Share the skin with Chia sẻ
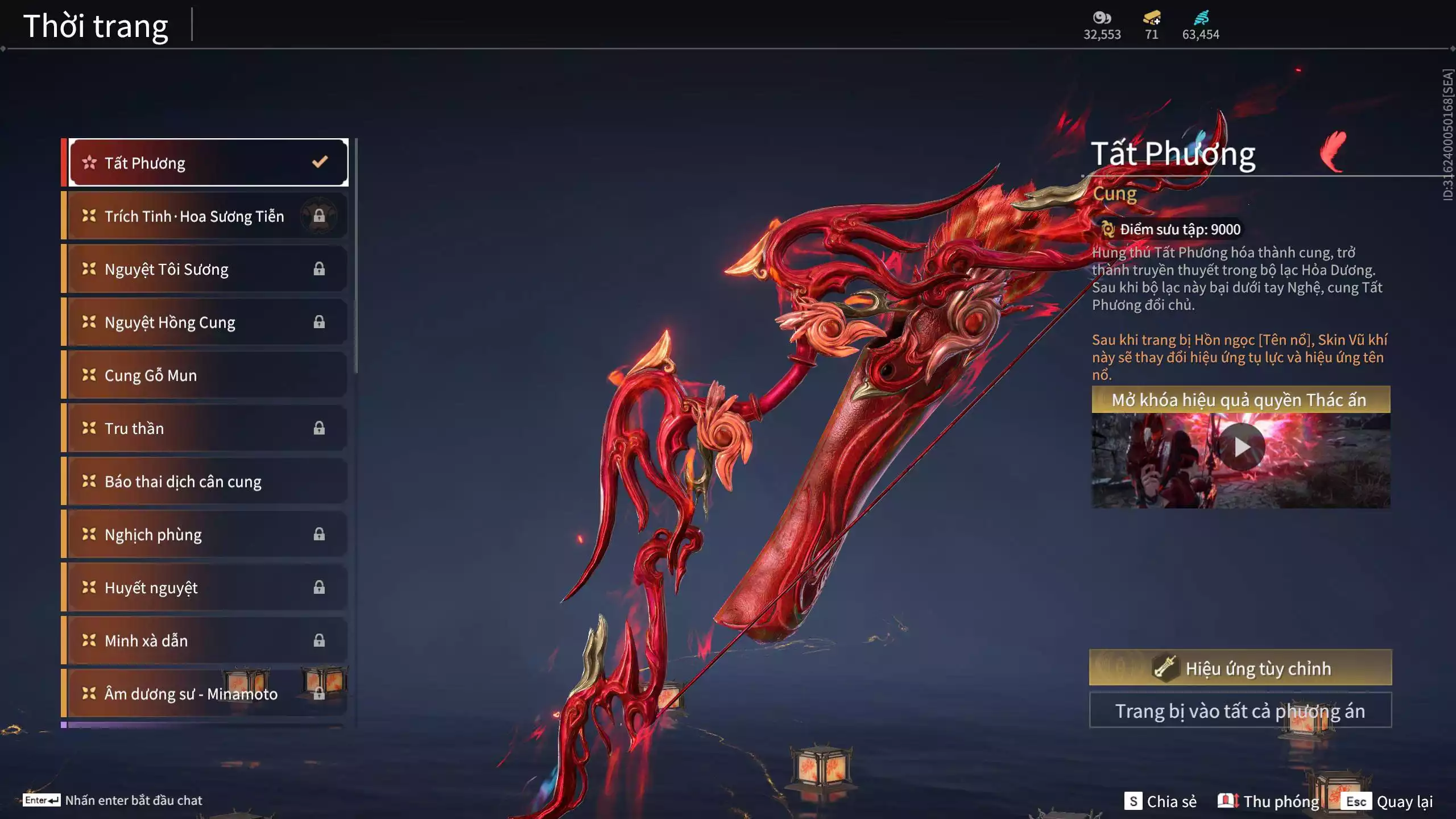This screenshot has height=819, width=1456. (1160, 801)
